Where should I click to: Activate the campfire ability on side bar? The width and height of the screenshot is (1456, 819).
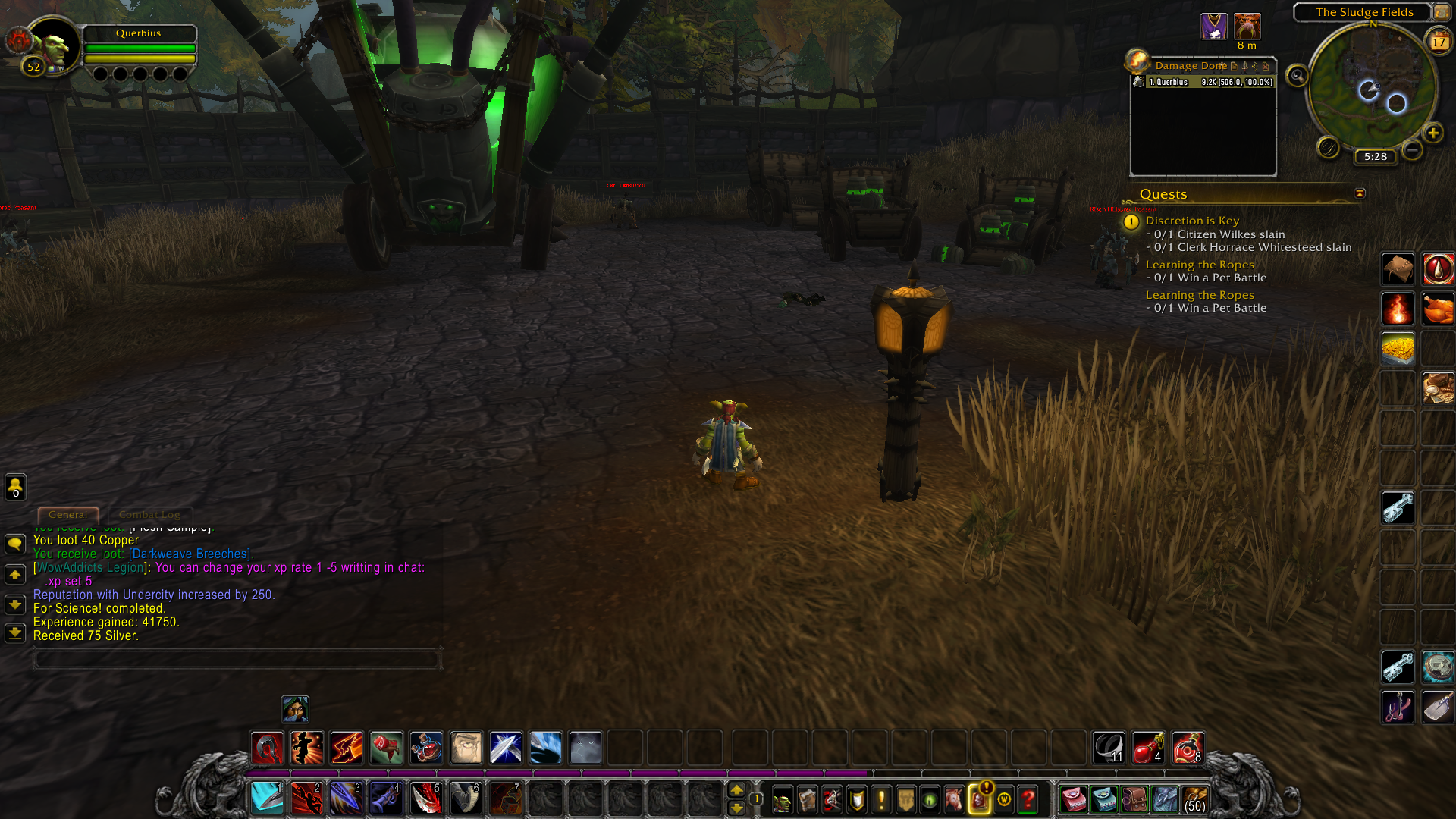(x=1398, y=309)
